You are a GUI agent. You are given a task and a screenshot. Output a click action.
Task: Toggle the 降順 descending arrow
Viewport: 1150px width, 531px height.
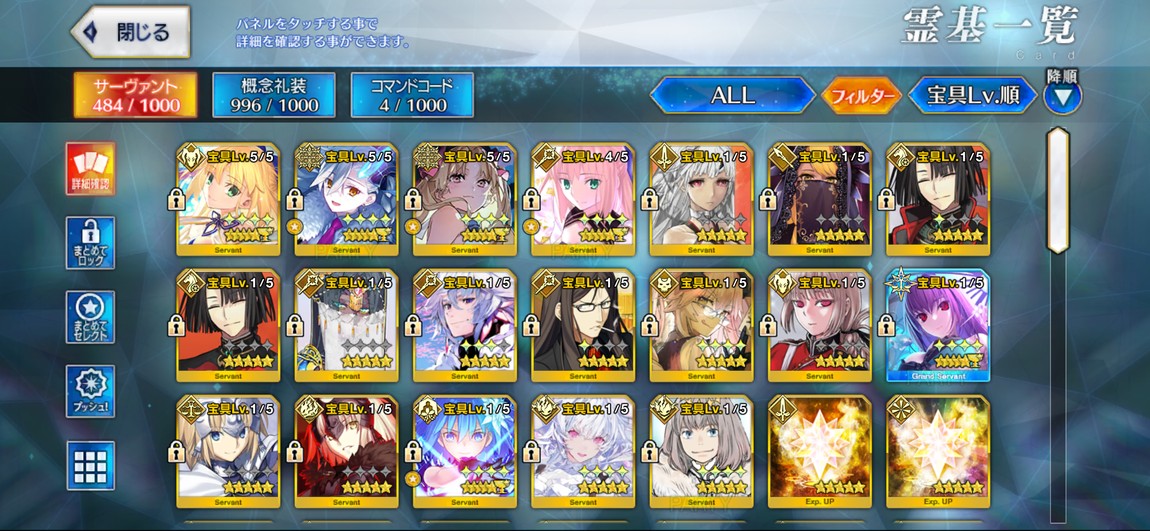click(x=1061, y=97)
